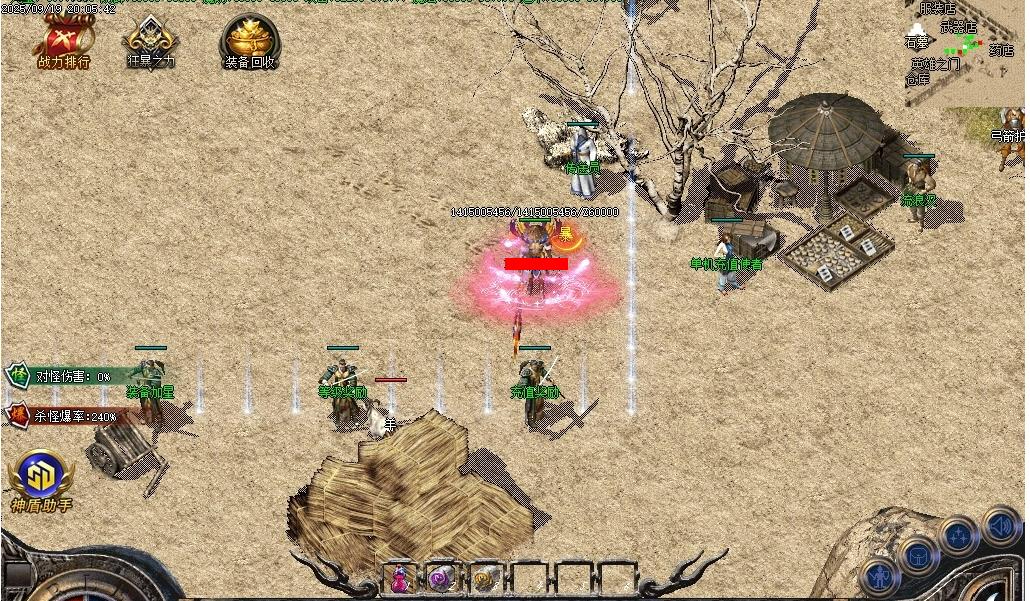The width and height of the screenshot is (1030, 601).
Task: Open the 战力排行 power ranking
Action: [64, 42]
